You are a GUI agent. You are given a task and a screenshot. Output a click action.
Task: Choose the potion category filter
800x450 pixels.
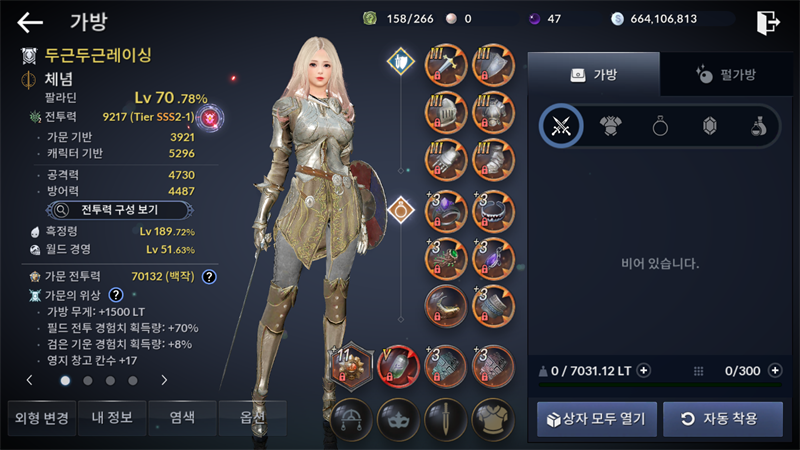[x=759, y=126]
